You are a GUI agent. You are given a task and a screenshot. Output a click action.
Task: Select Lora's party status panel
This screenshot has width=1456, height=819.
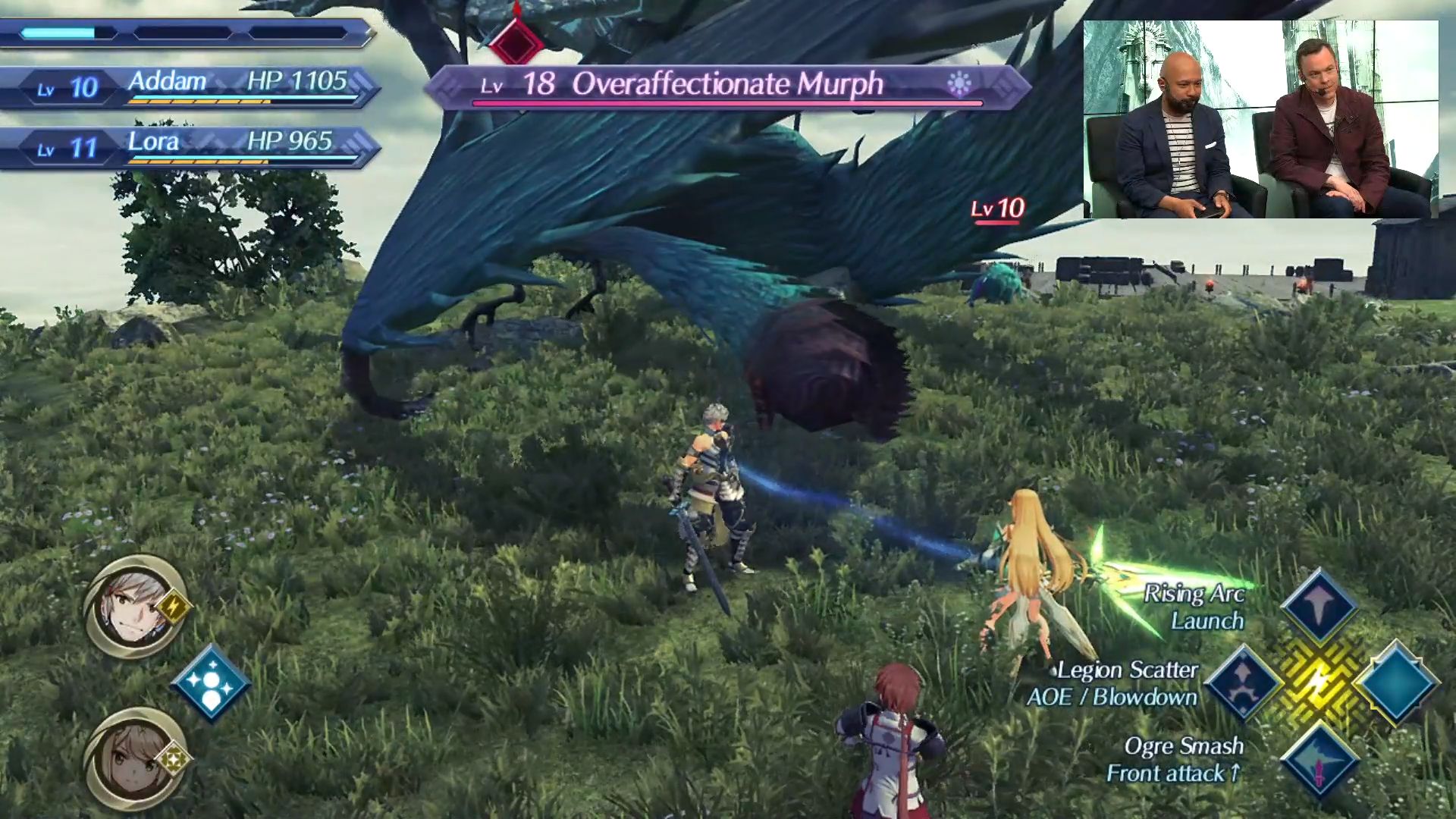pyautogui.click(x=190, y=146)
